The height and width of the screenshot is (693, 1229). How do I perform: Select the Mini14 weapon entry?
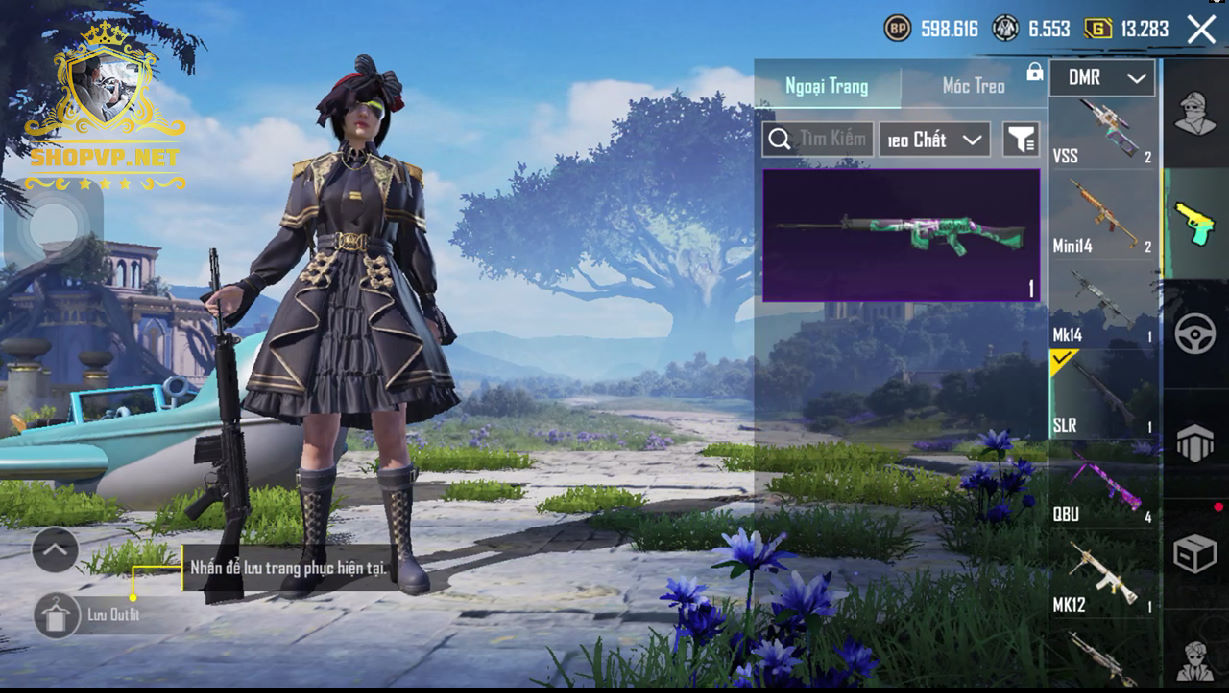1103,216
